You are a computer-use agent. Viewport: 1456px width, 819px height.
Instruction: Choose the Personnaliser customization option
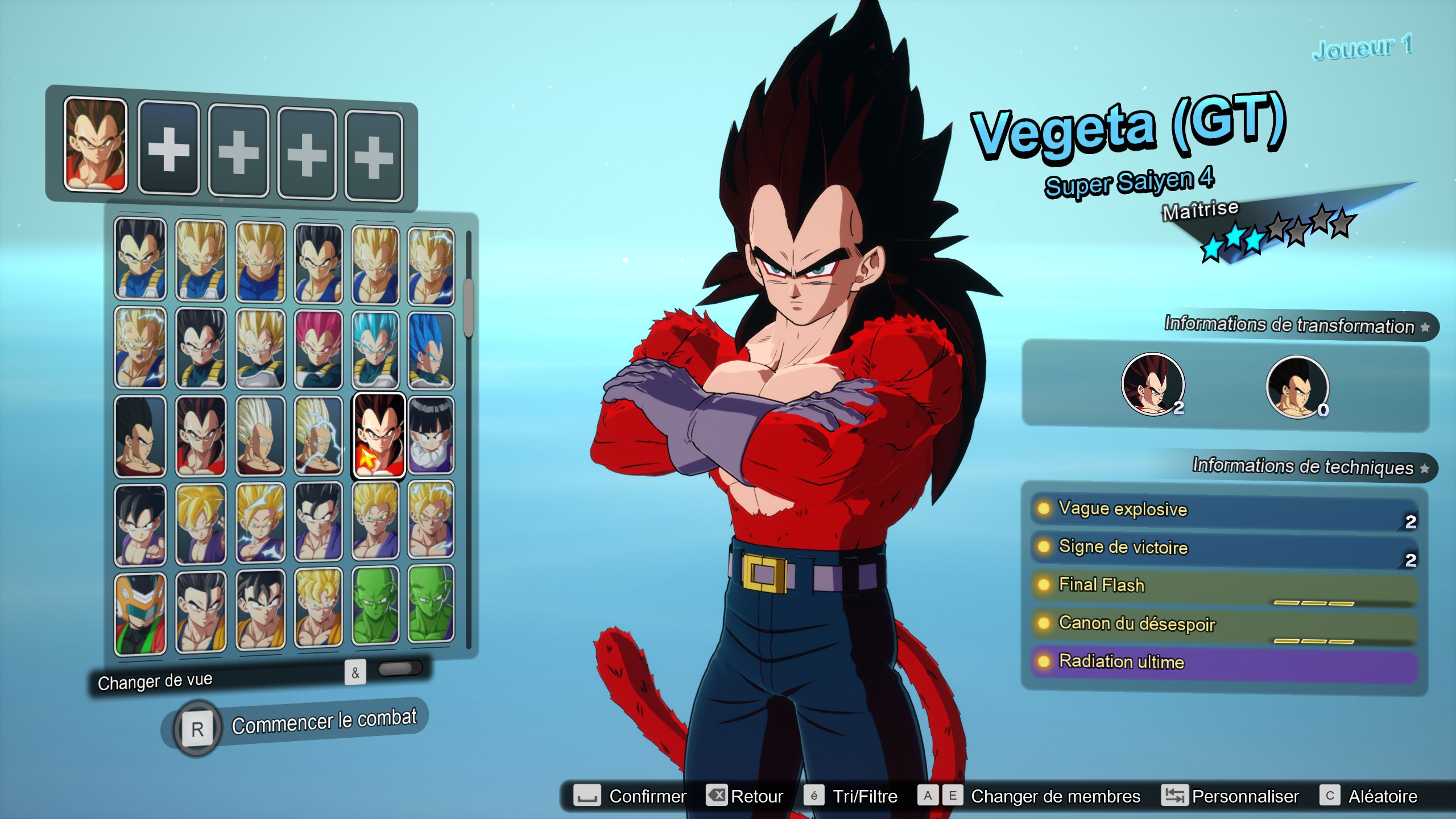pos(1231,796)
